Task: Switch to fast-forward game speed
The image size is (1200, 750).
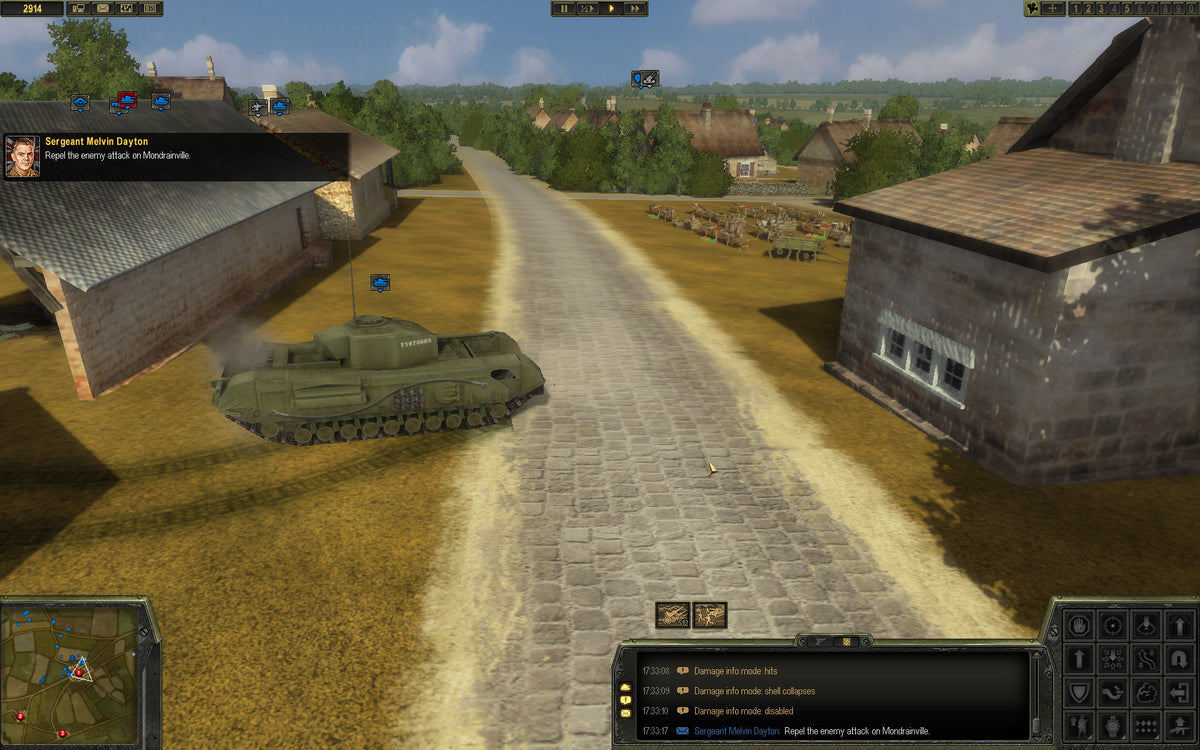Action: (635, 8)
